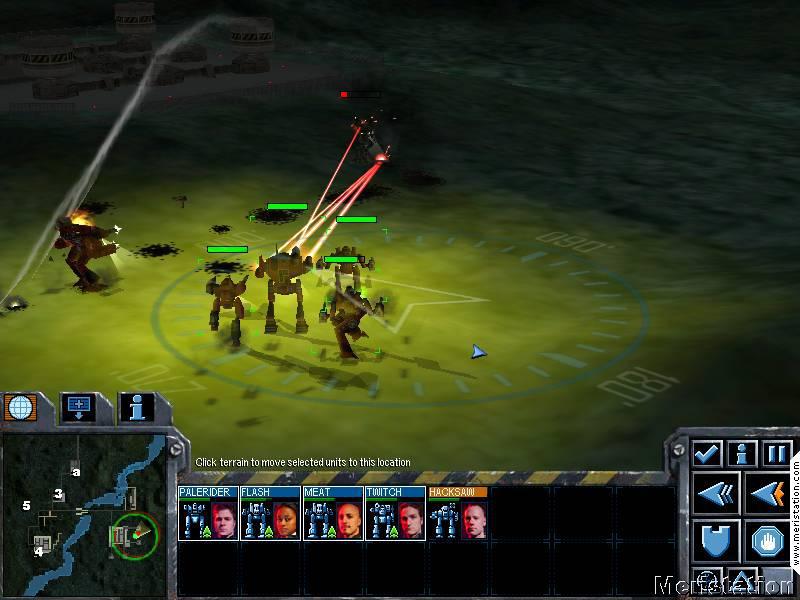The height and width of the screenshot is (600, 800).
Task: Click the tactical minimap
Action: pos(84,510)
